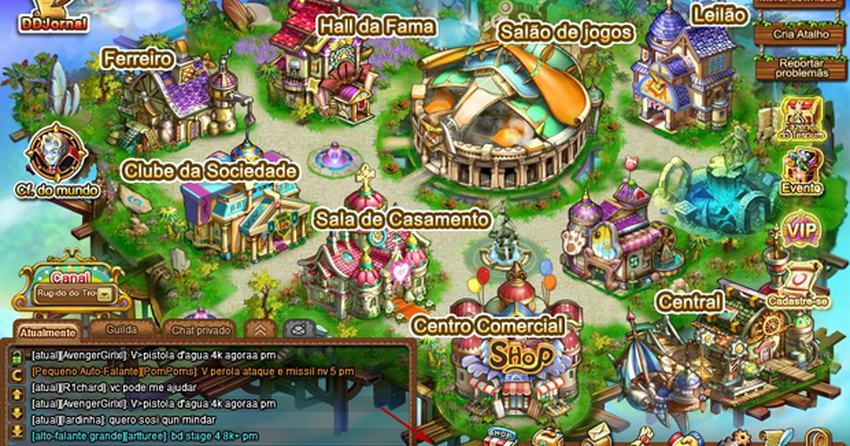The height and width of the screenshot is (446, 850).
Task: Open the Canal channel dropdown
Action: click(104, 294)
